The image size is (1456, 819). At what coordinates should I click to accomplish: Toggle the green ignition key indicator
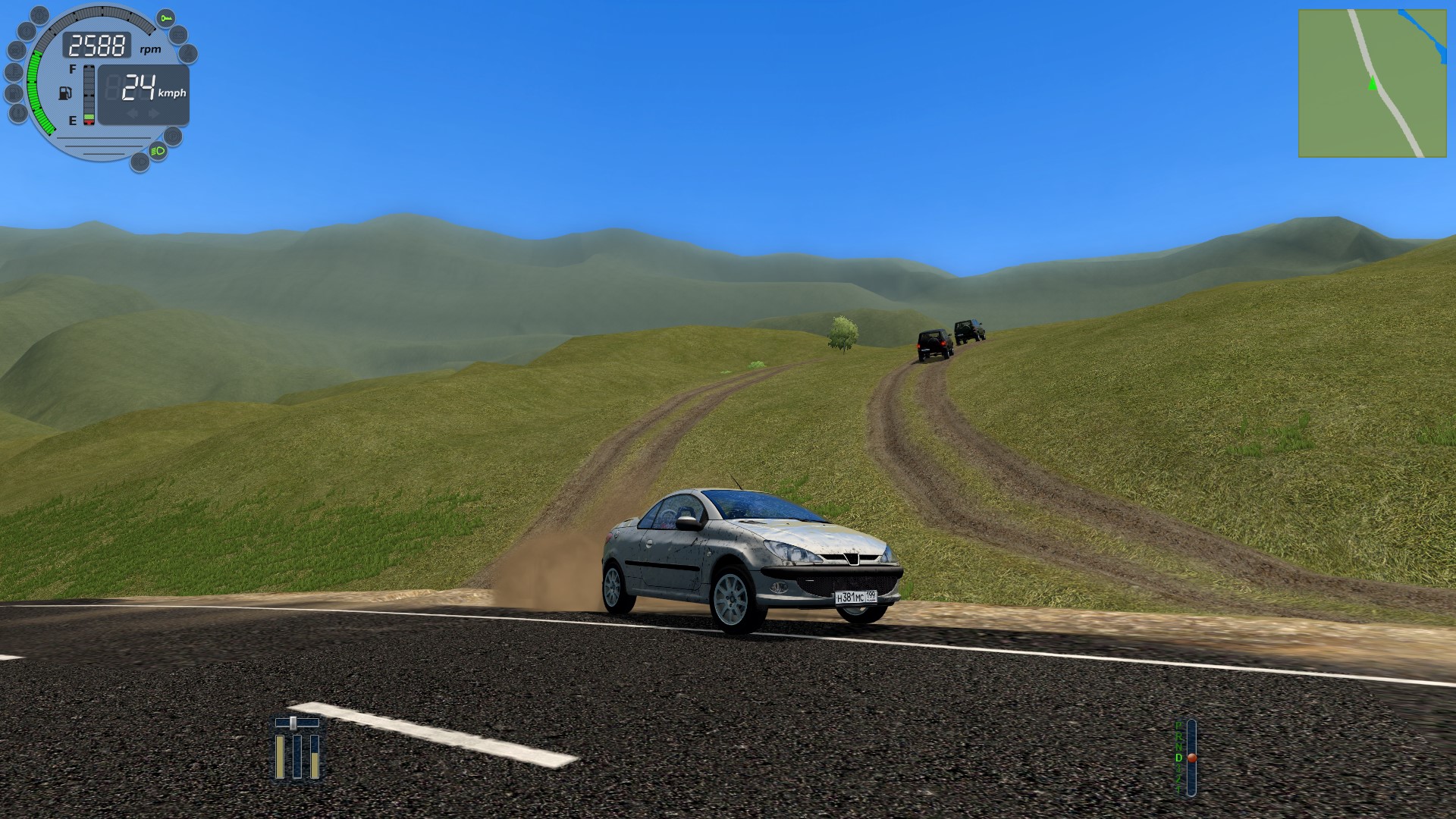[x=165, y=18]
